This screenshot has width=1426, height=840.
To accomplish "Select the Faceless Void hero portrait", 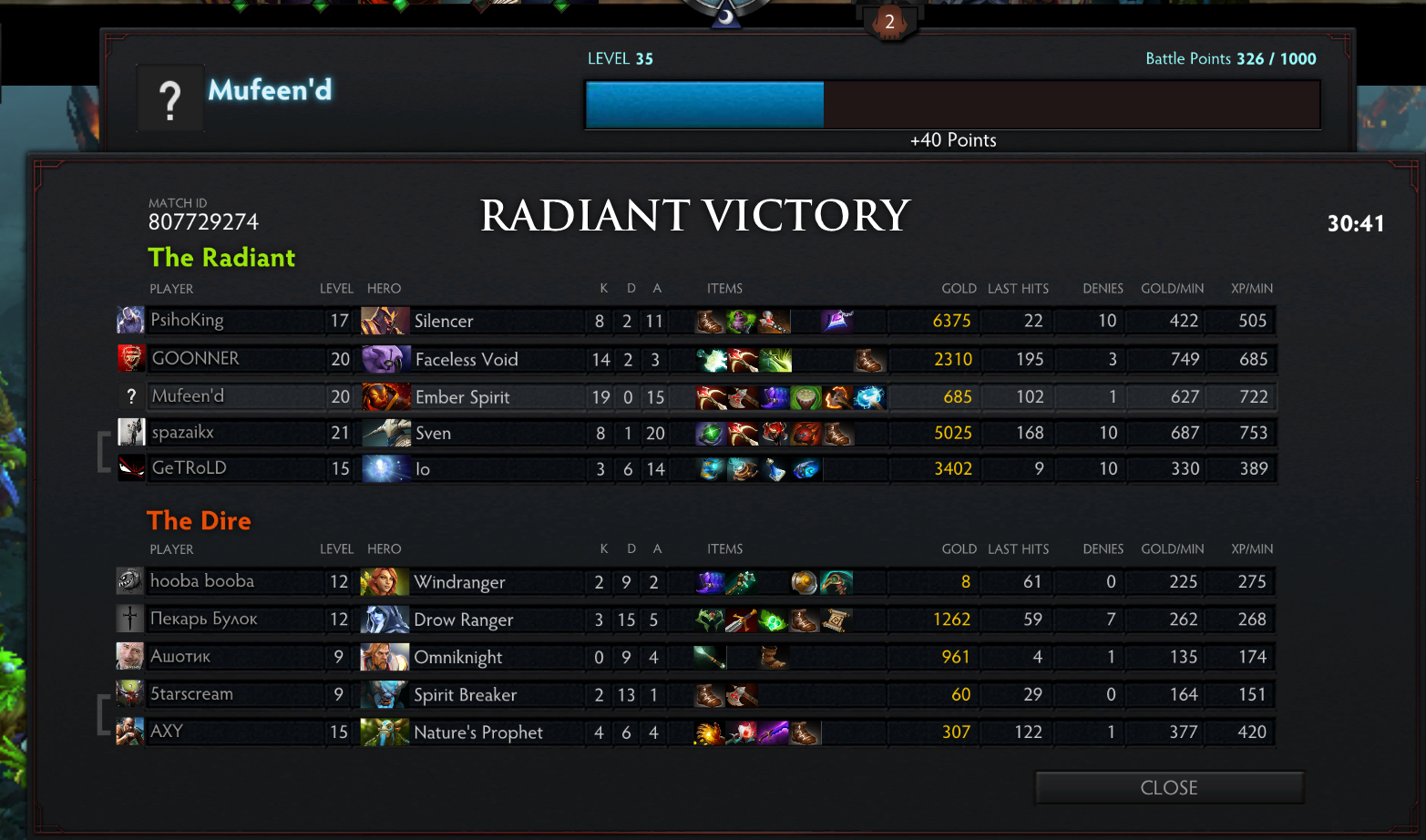I will coord(385,359).
